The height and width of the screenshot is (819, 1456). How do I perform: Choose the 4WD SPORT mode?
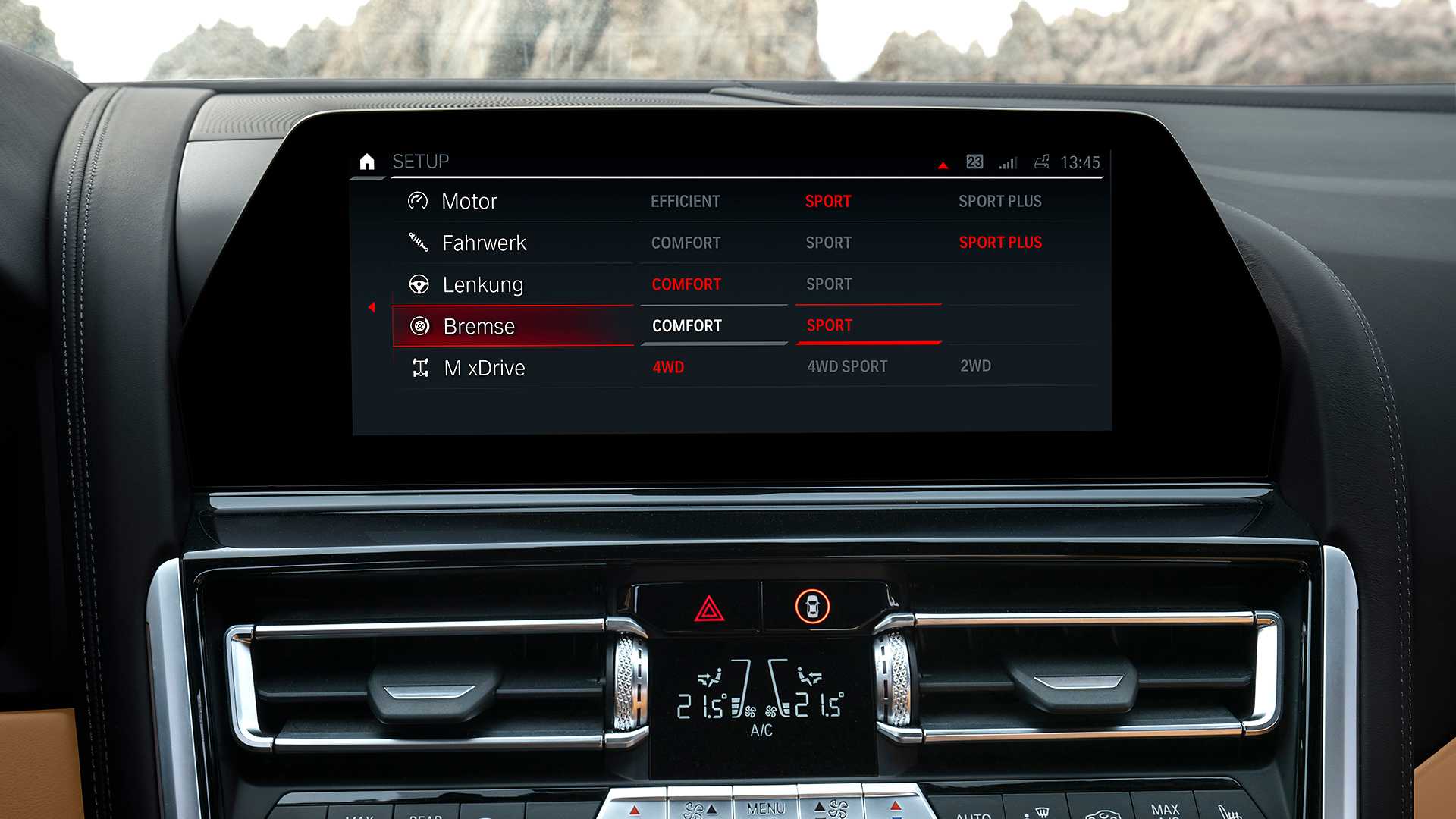(847, 366)
